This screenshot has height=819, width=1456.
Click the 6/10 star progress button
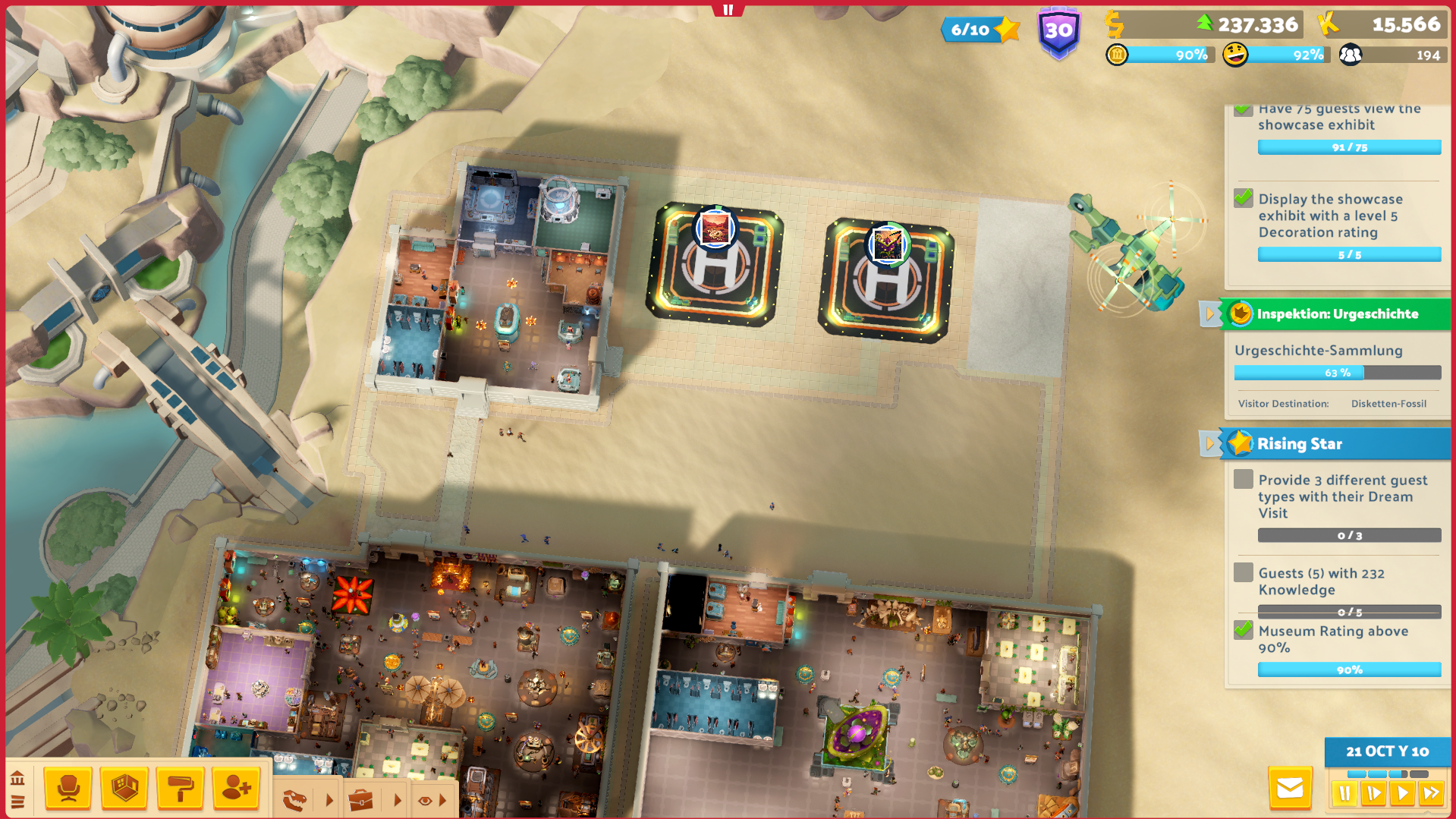point(980,29)
